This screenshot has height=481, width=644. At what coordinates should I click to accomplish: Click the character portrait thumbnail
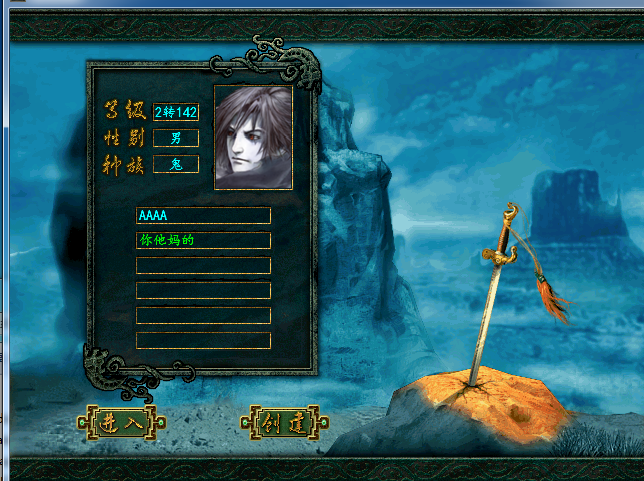coord(253,138)
